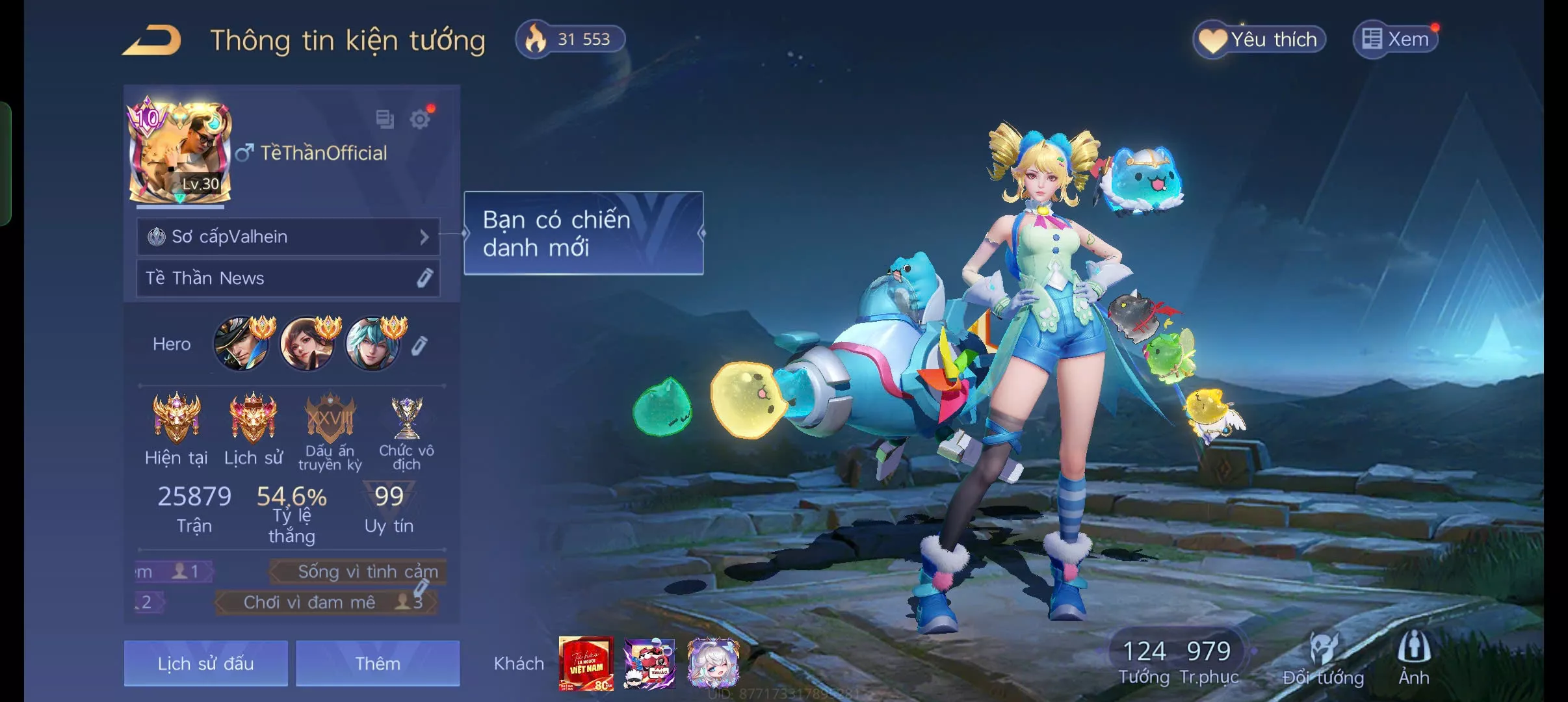Go back with the arrow button
The image size is (1568, 702).
[152, 40]
